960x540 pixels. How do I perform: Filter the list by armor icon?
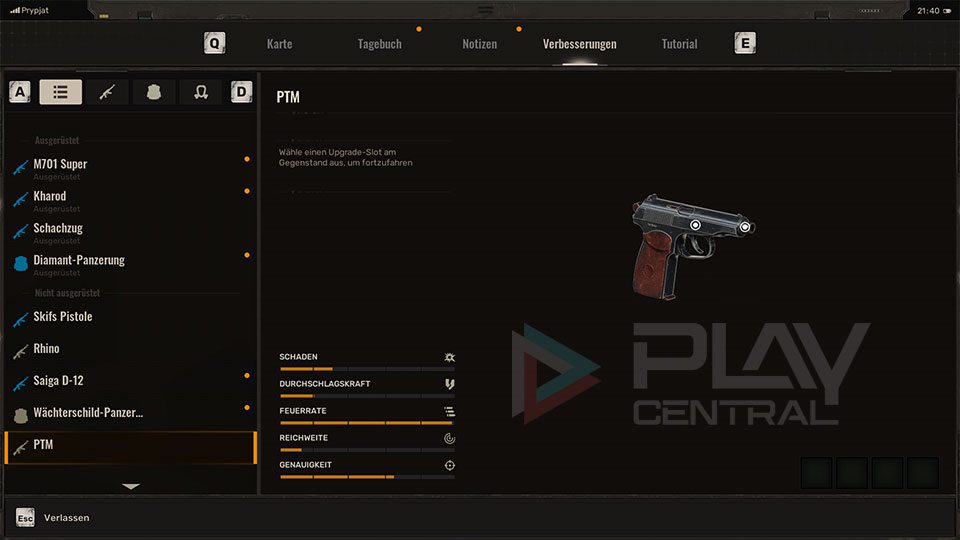(154, 92)
